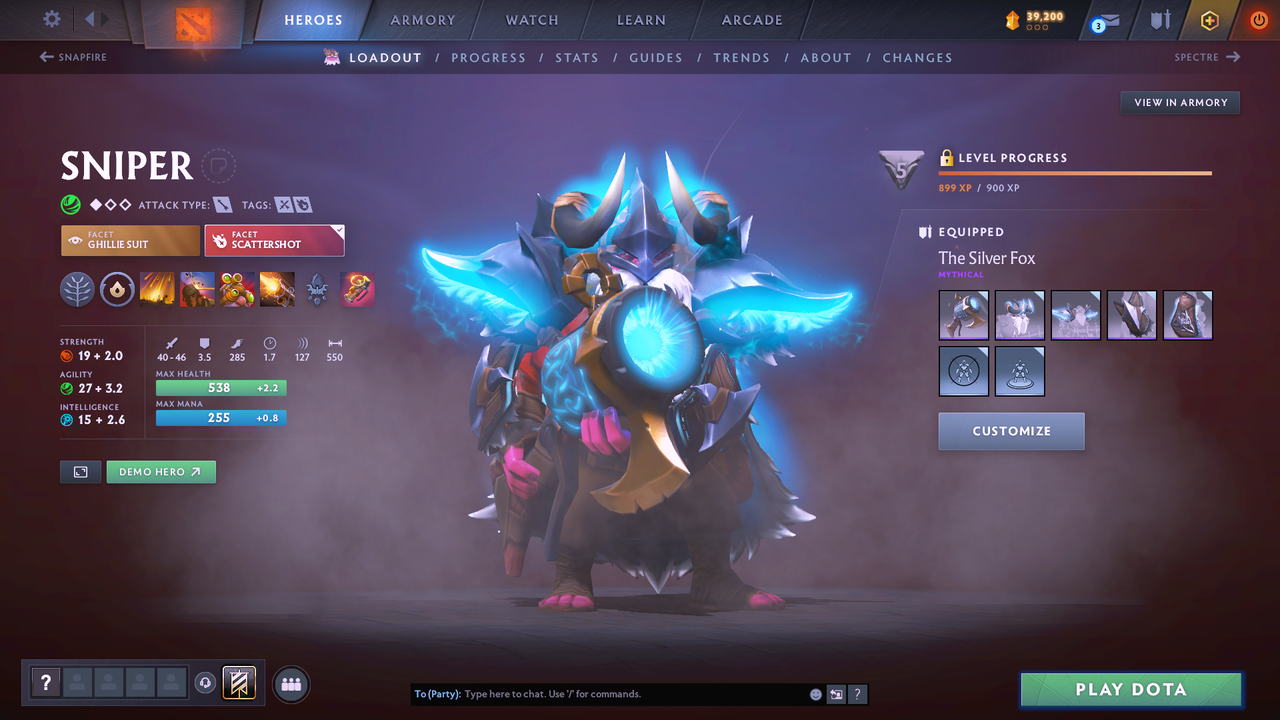Open the Shrapnel ability icon

click(157, 290)
